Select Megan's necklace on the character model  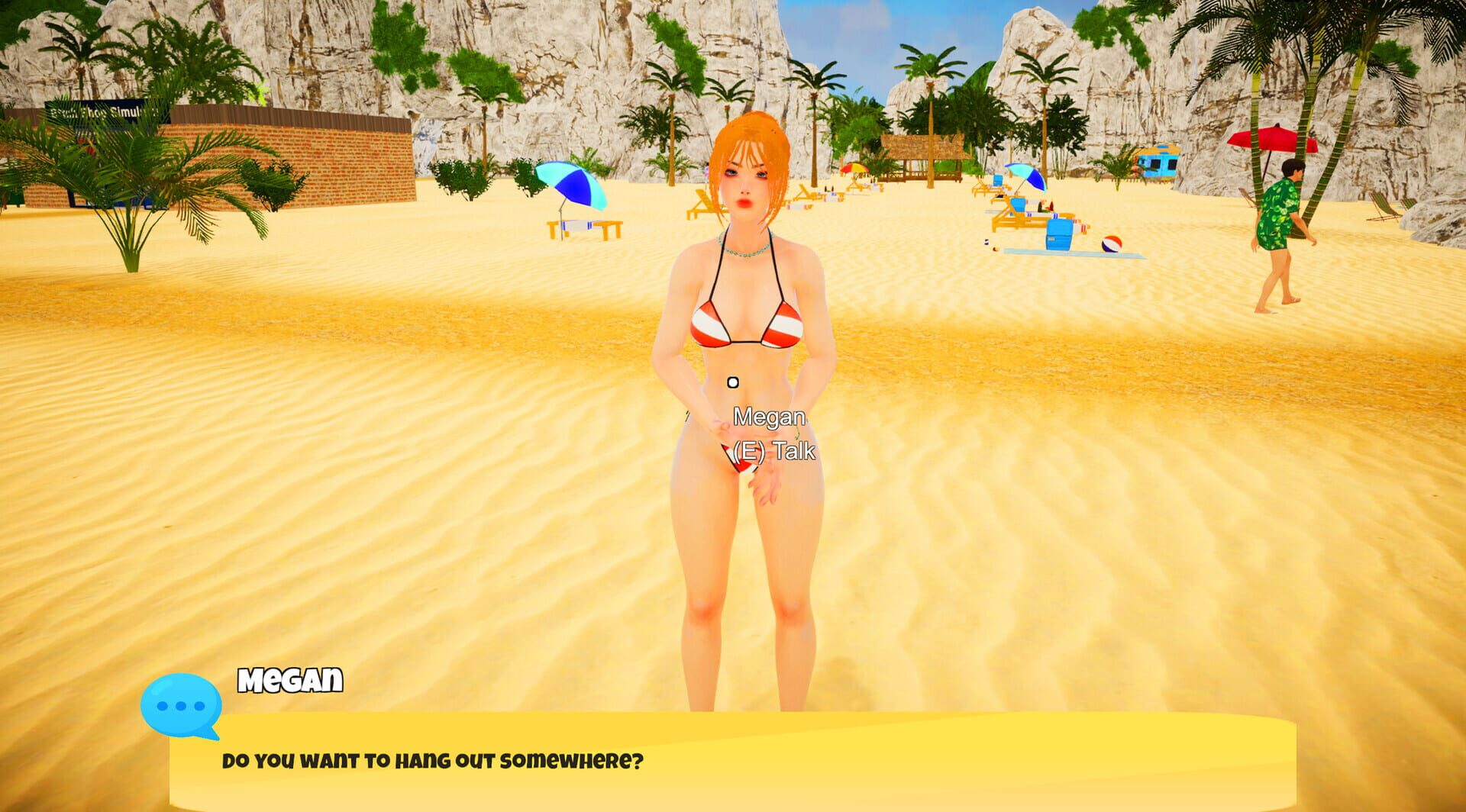pos(746,251)
